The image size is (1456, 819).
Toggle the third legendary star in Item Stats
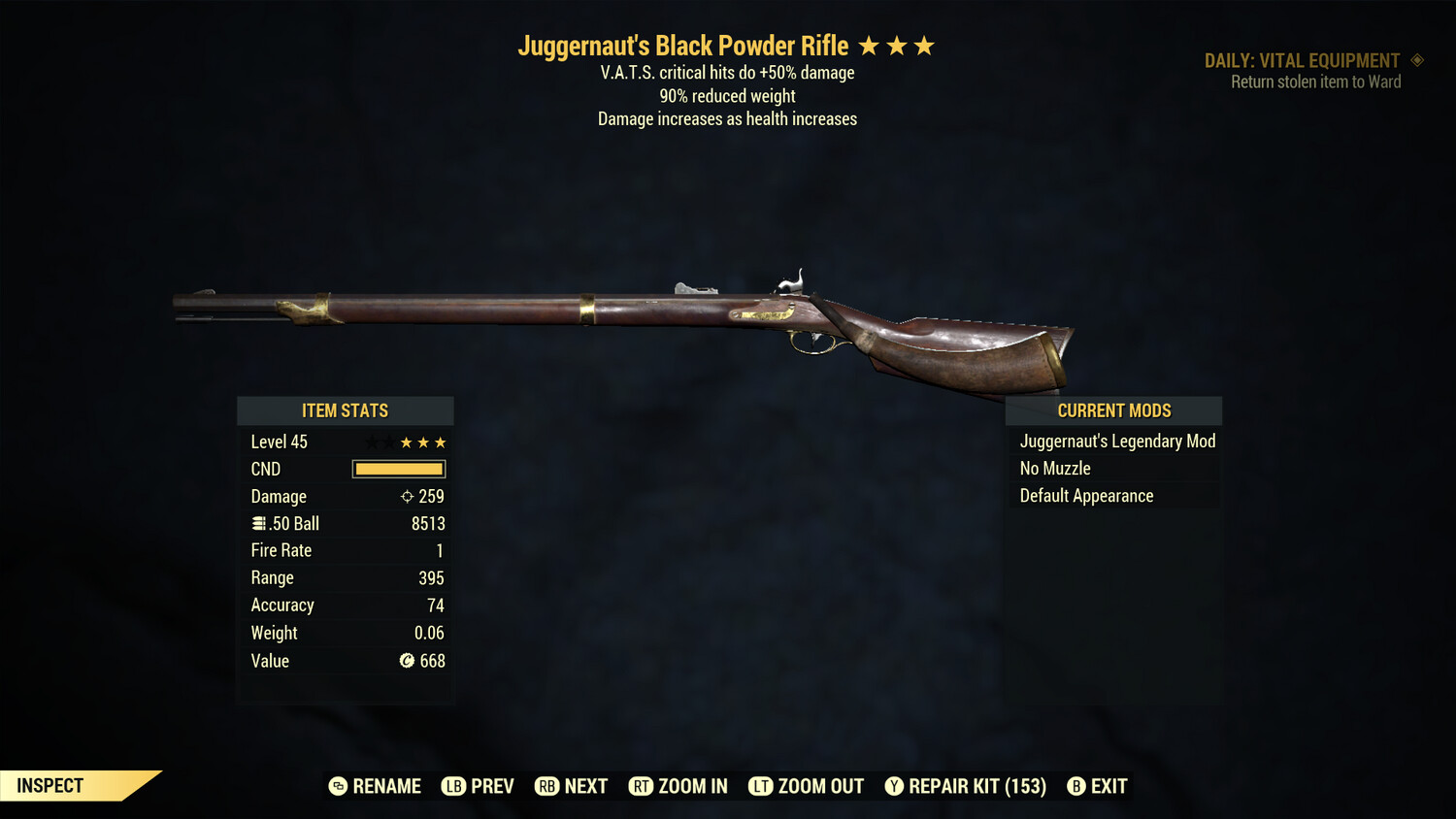click(x=442, y=442)
